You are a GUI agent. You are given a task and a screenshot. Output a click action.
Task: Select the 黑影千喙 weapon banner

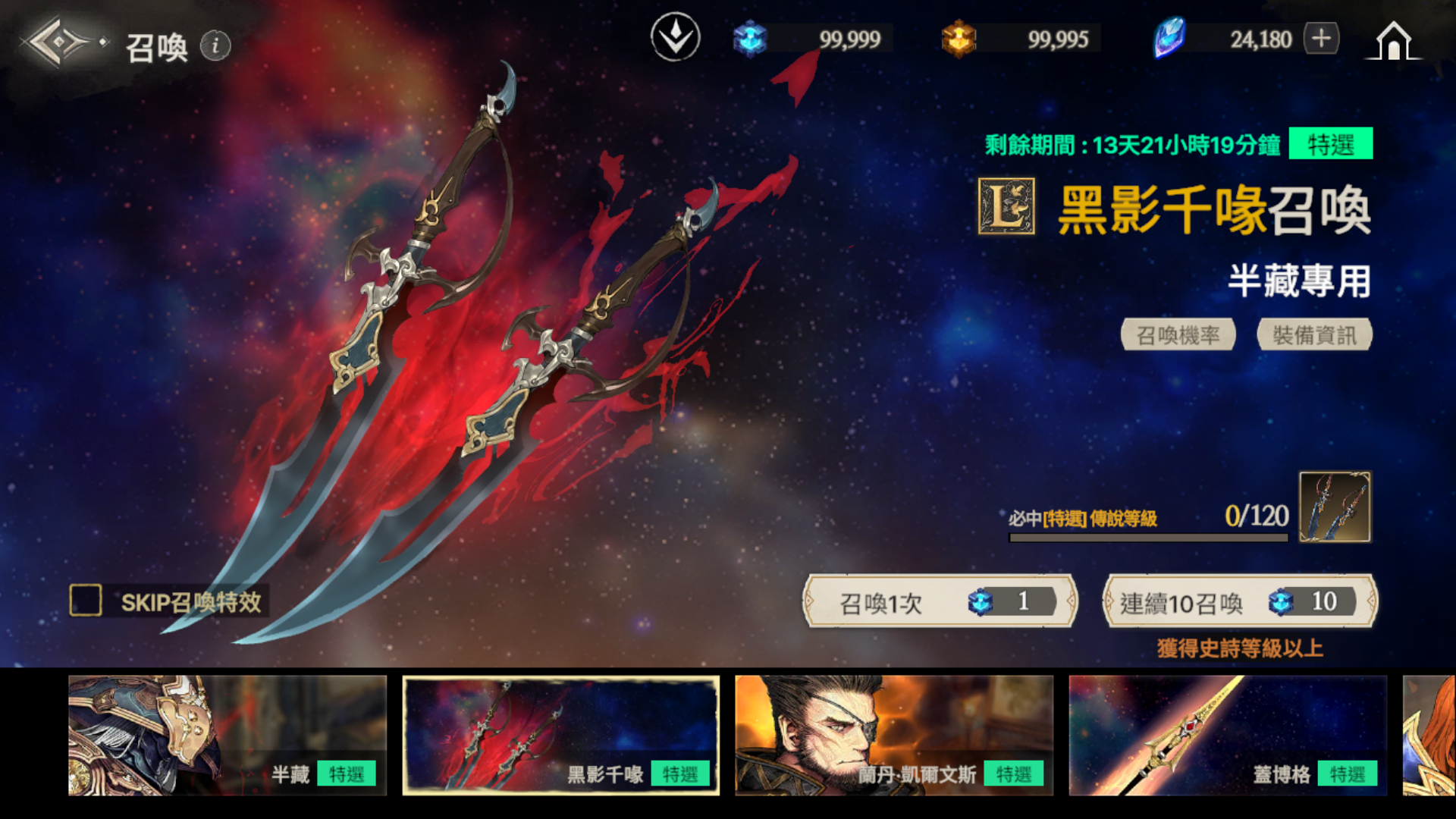[x=561, y=735]
